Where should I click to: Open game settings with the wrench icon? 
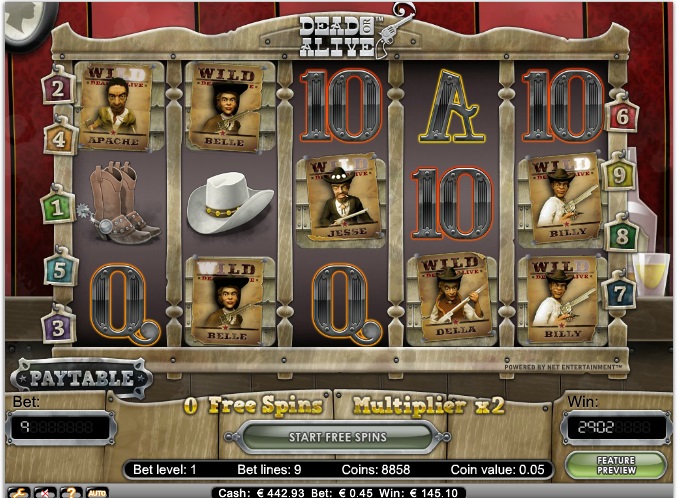[19, 492]
